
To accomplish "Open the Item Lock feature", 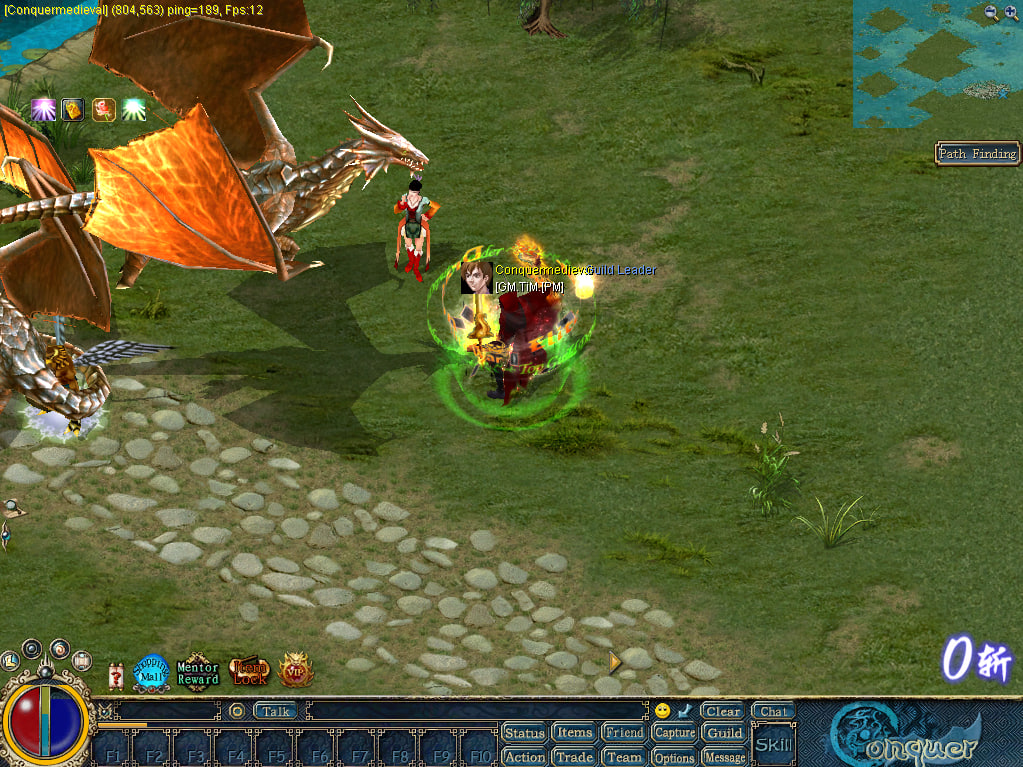I will point(249,672).
